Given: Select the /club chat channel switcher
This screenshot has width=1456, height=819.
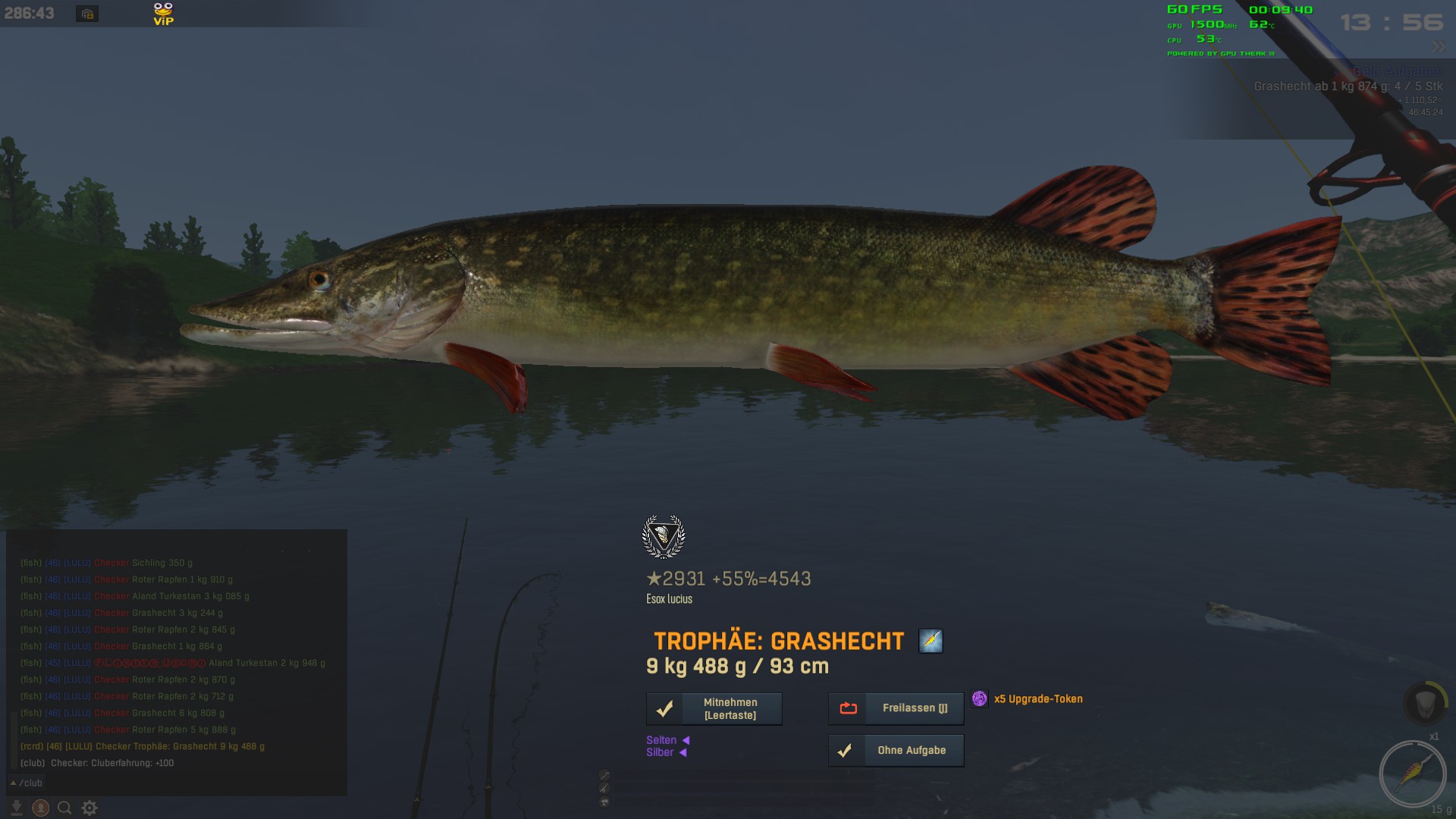Looking at the screenshot, I should [x=27, y=783].
